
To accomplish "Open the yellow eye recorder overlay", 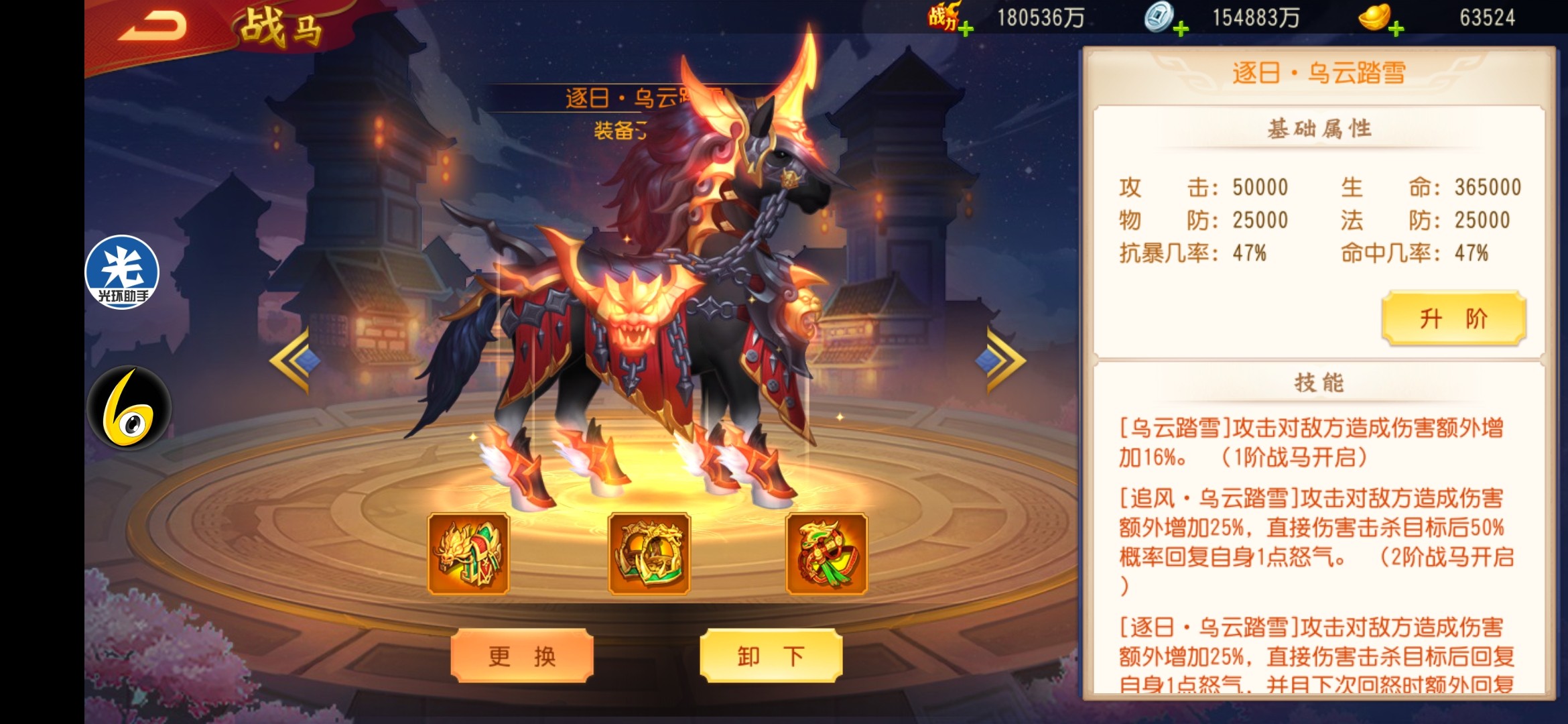I will pos(129,408).
